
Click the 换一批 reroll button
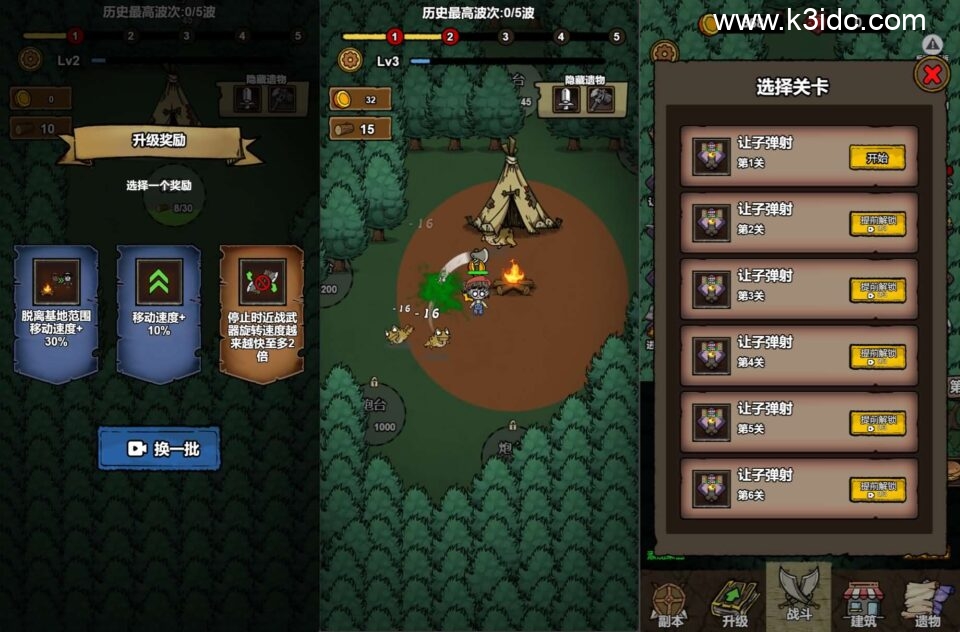coord(159,449)
